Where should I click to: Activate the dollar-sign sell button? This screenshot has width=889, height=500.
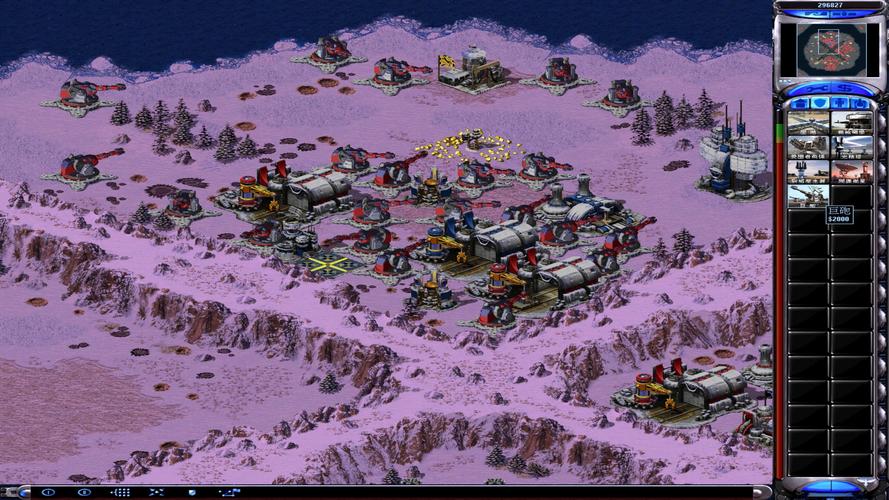[847, 88]
